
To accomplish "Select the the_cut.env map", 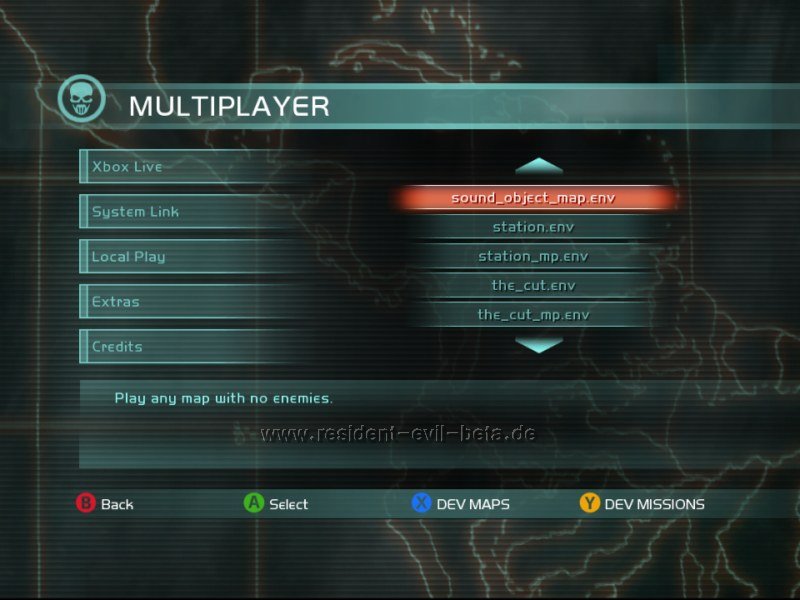I will point(533,285).
